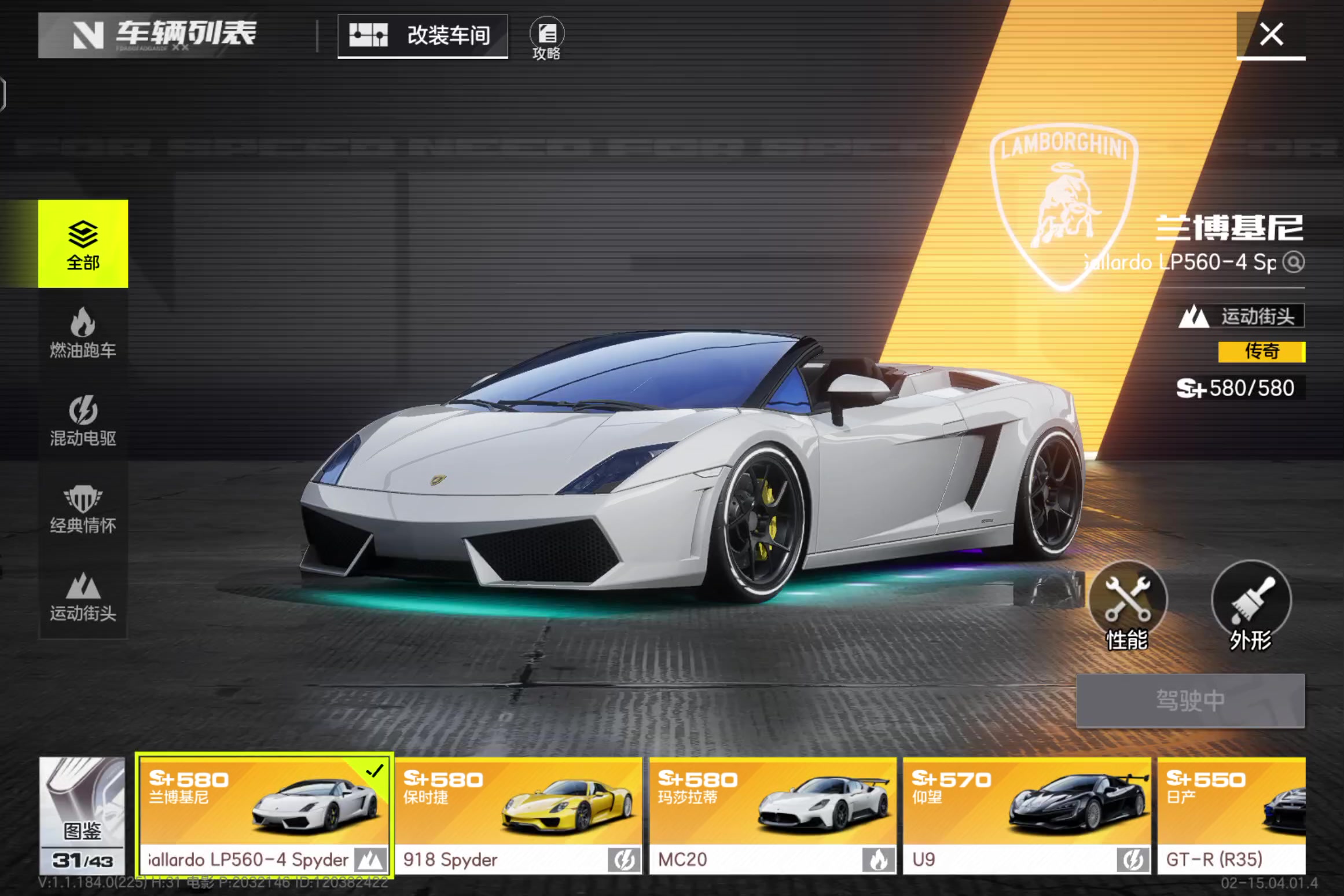This screenshot has height=896, width=1344.
Task: Open the 性能 performance tuning
Action: click(1128, 605)
